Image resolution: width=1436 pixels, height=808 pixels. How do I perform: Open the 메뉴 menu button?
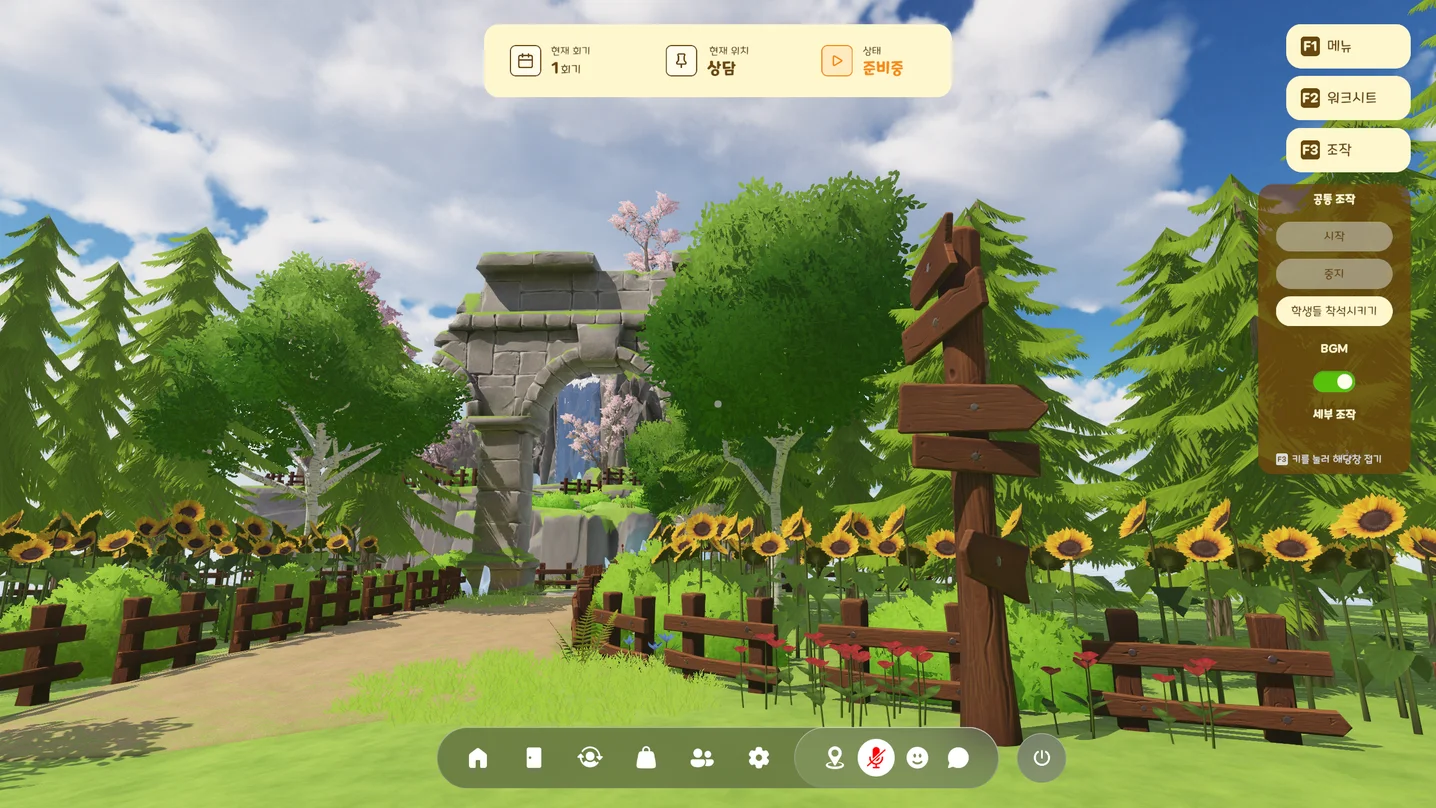point(1347,46)
